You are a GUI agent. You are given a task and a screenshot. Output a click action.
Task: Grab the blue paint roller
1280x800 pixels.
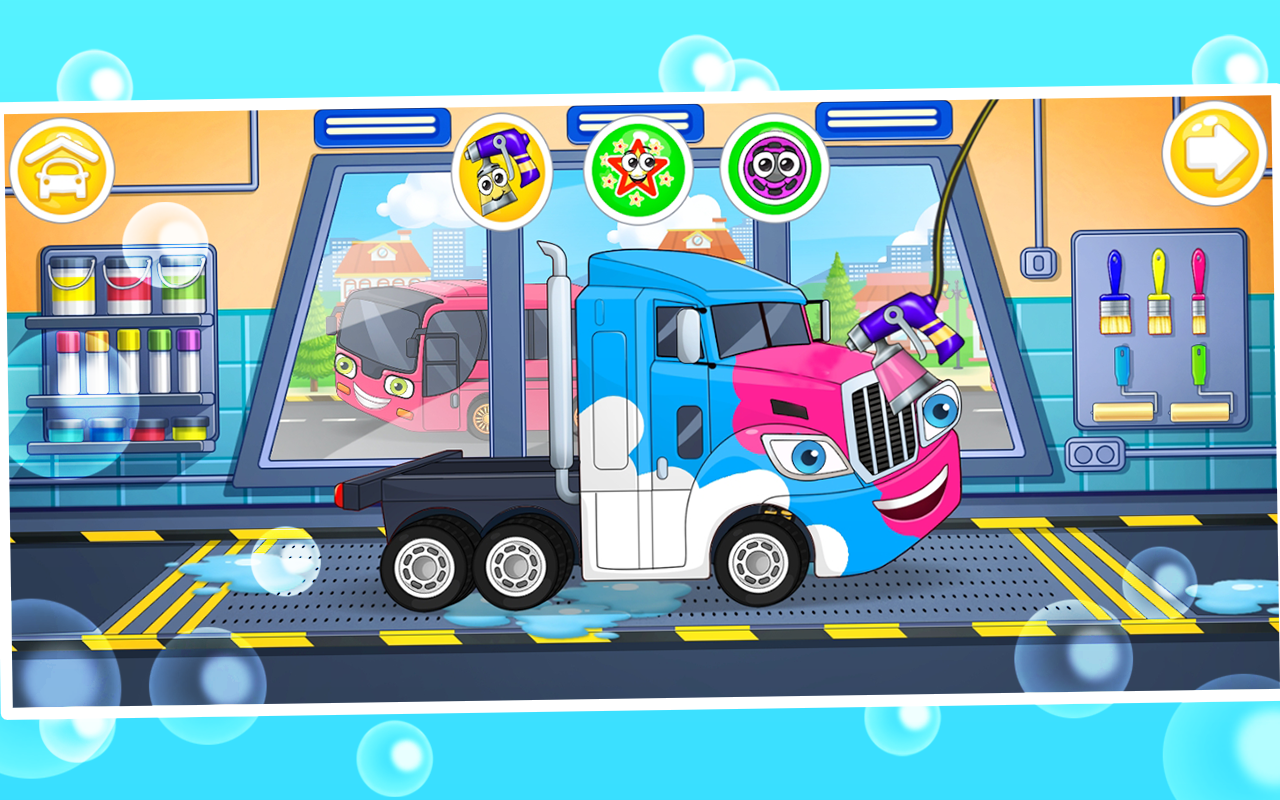(1122, 365)
